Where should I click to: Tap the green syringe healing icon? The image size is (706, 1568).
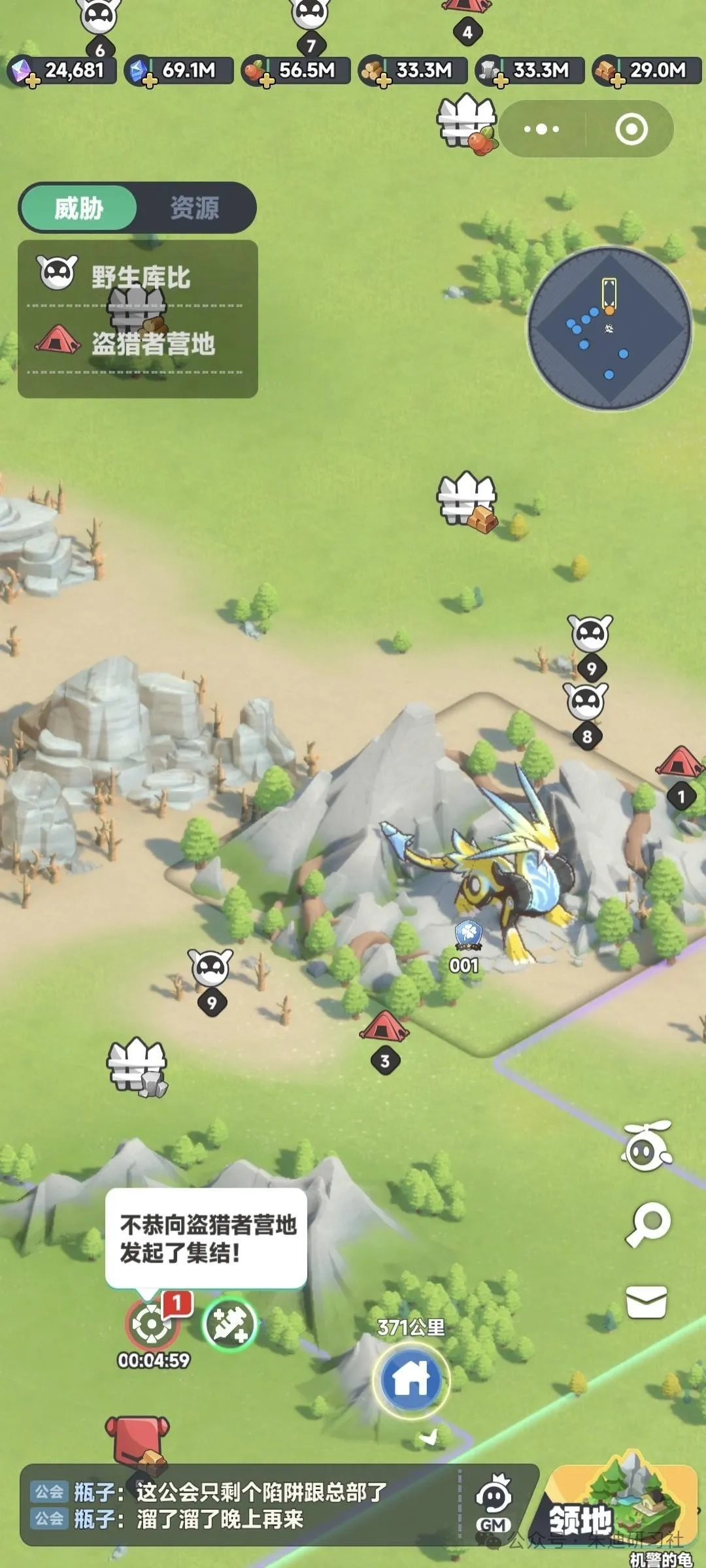coord(229,1323)
